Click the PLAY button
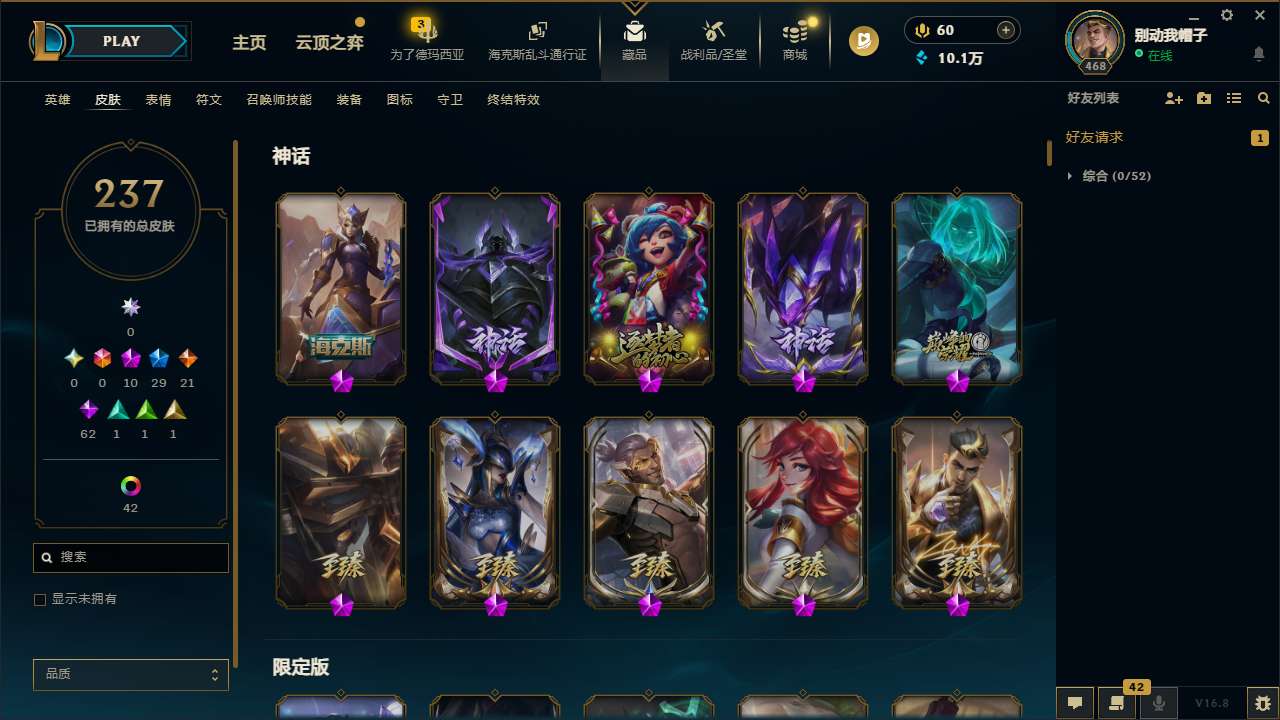1280x720 pixels. tap(120, 41)
